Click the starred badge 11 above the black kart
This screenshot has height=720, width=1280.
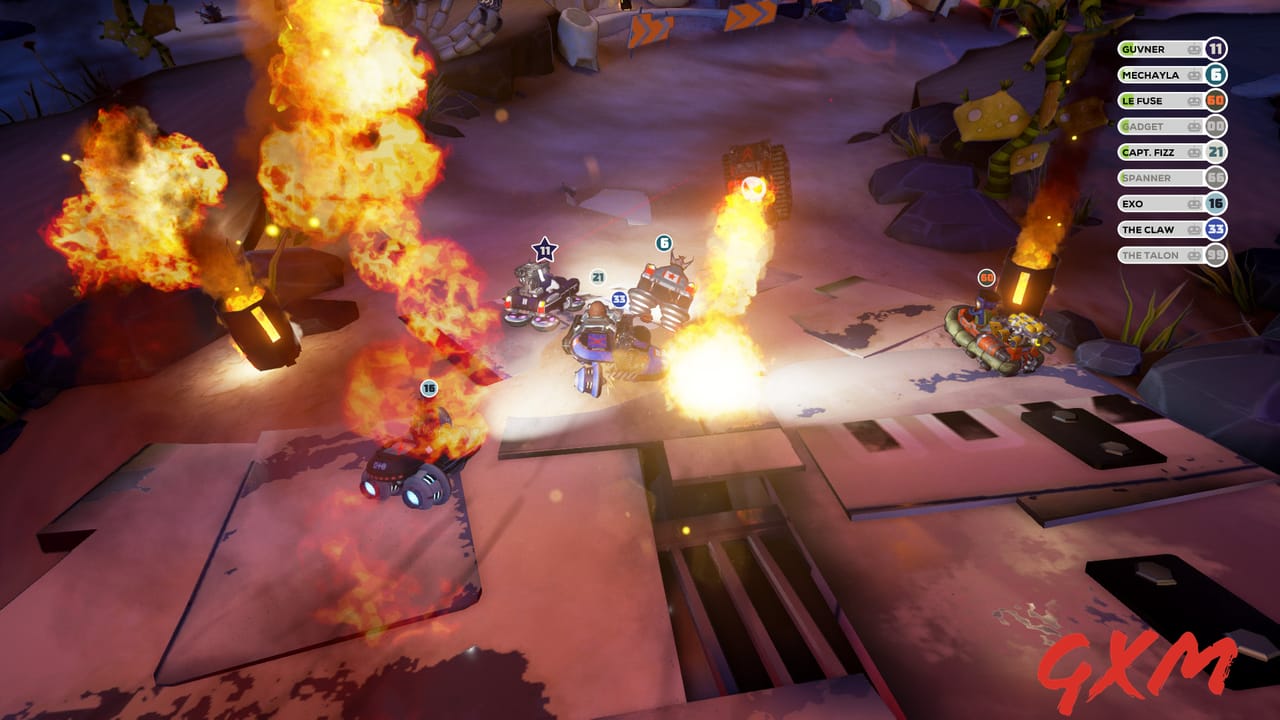tap(546, 249)
